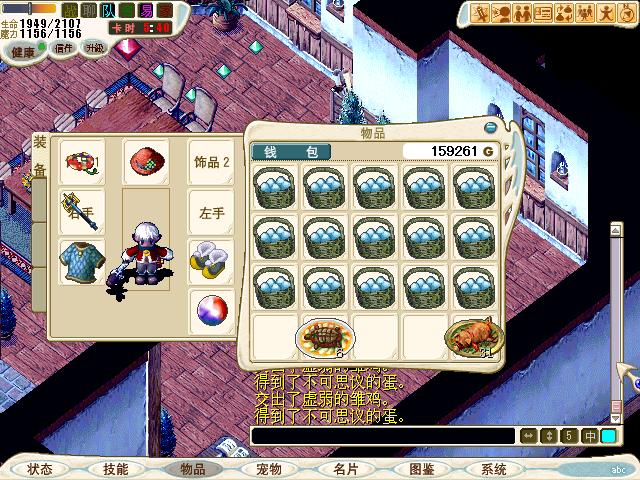Click the 升级 level up button

pos(95,48)
